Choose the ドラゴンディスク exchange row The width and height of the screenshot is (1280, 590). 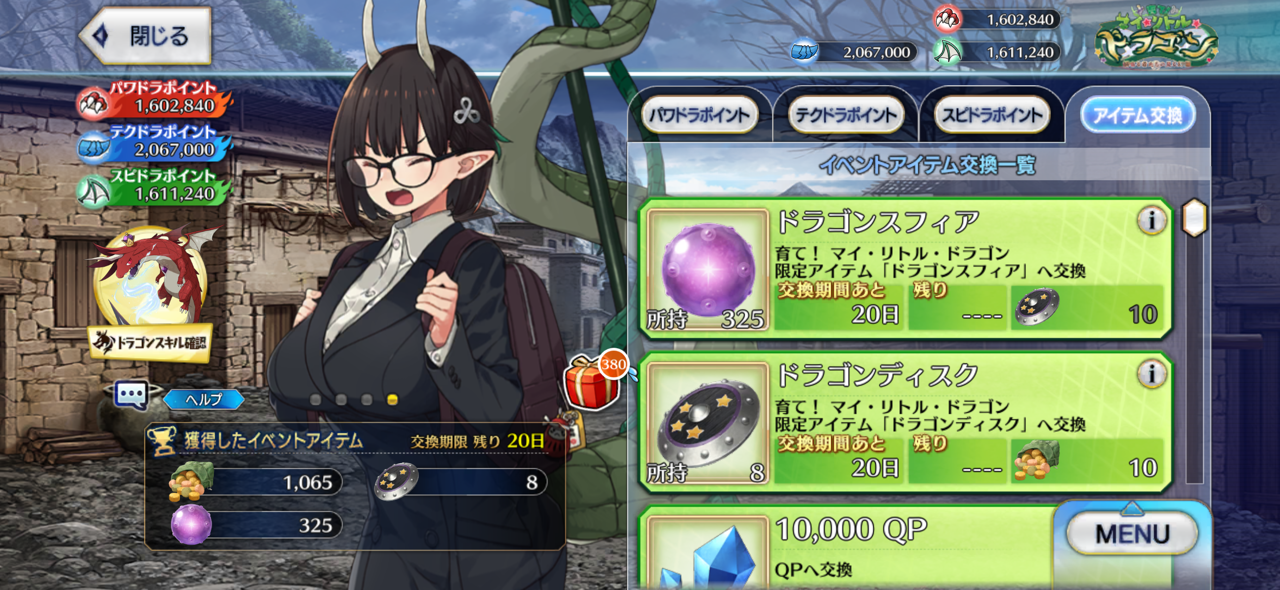click(905, 421)
